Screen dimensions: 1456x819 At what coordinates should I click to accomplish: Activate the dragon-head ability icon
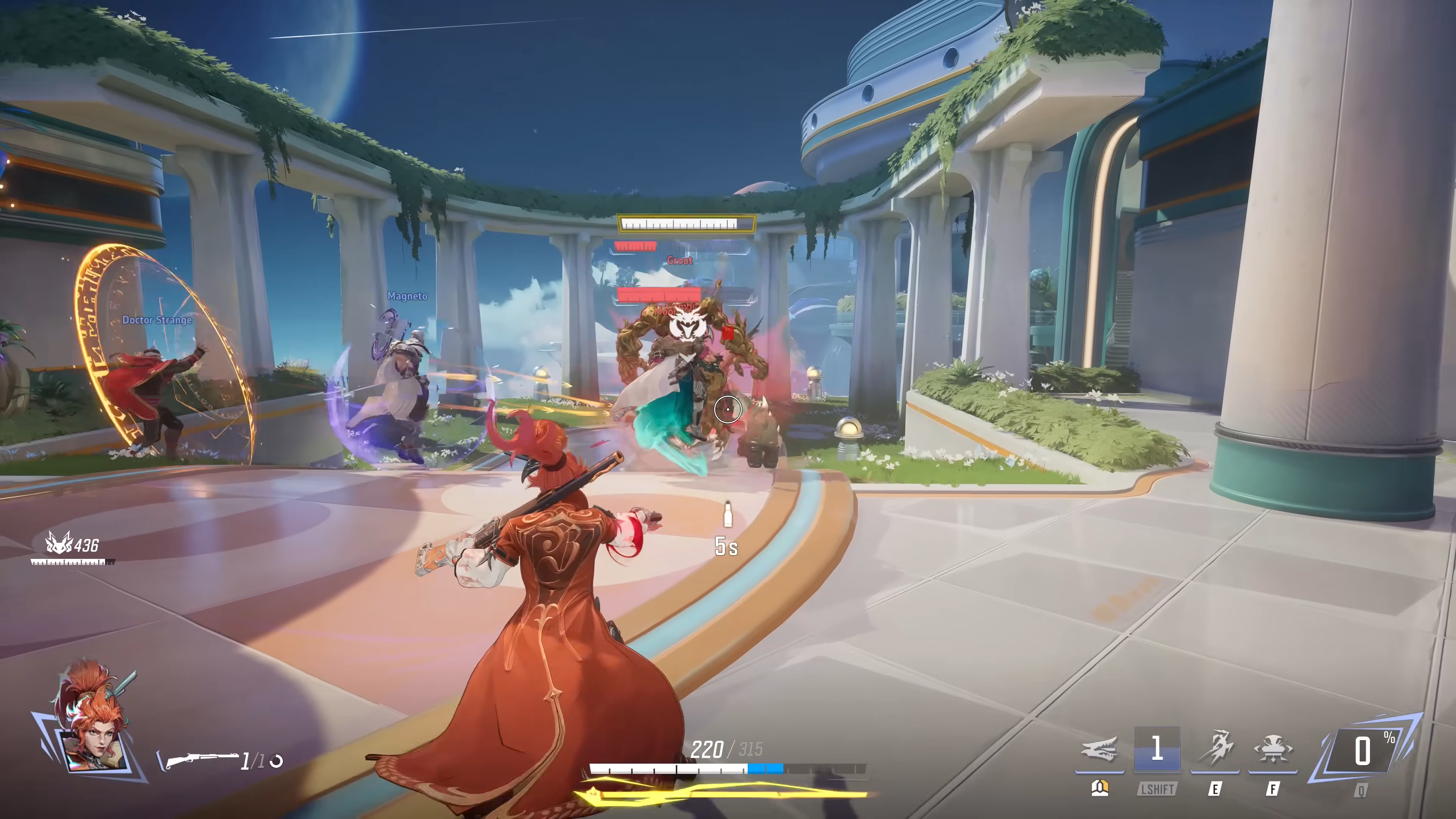[x=1099, y=750]
